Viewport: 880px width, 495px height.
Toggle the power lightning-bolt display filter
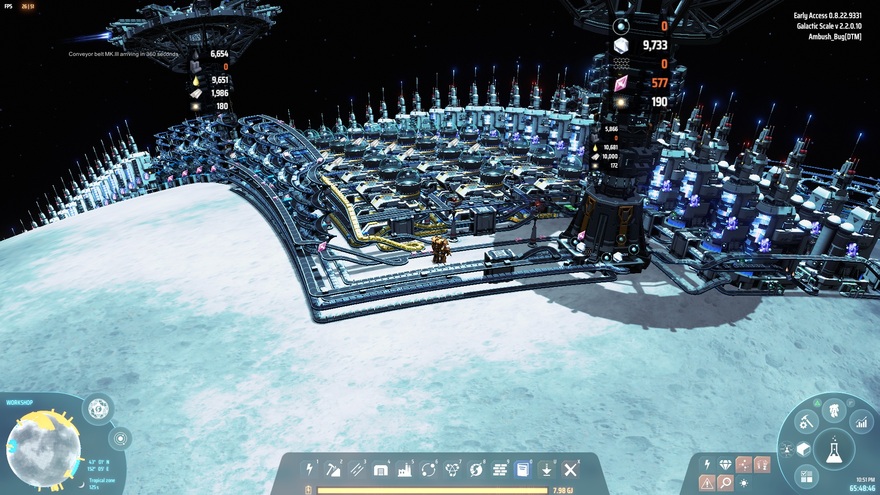pyautogui.click(x=707, y=464)
